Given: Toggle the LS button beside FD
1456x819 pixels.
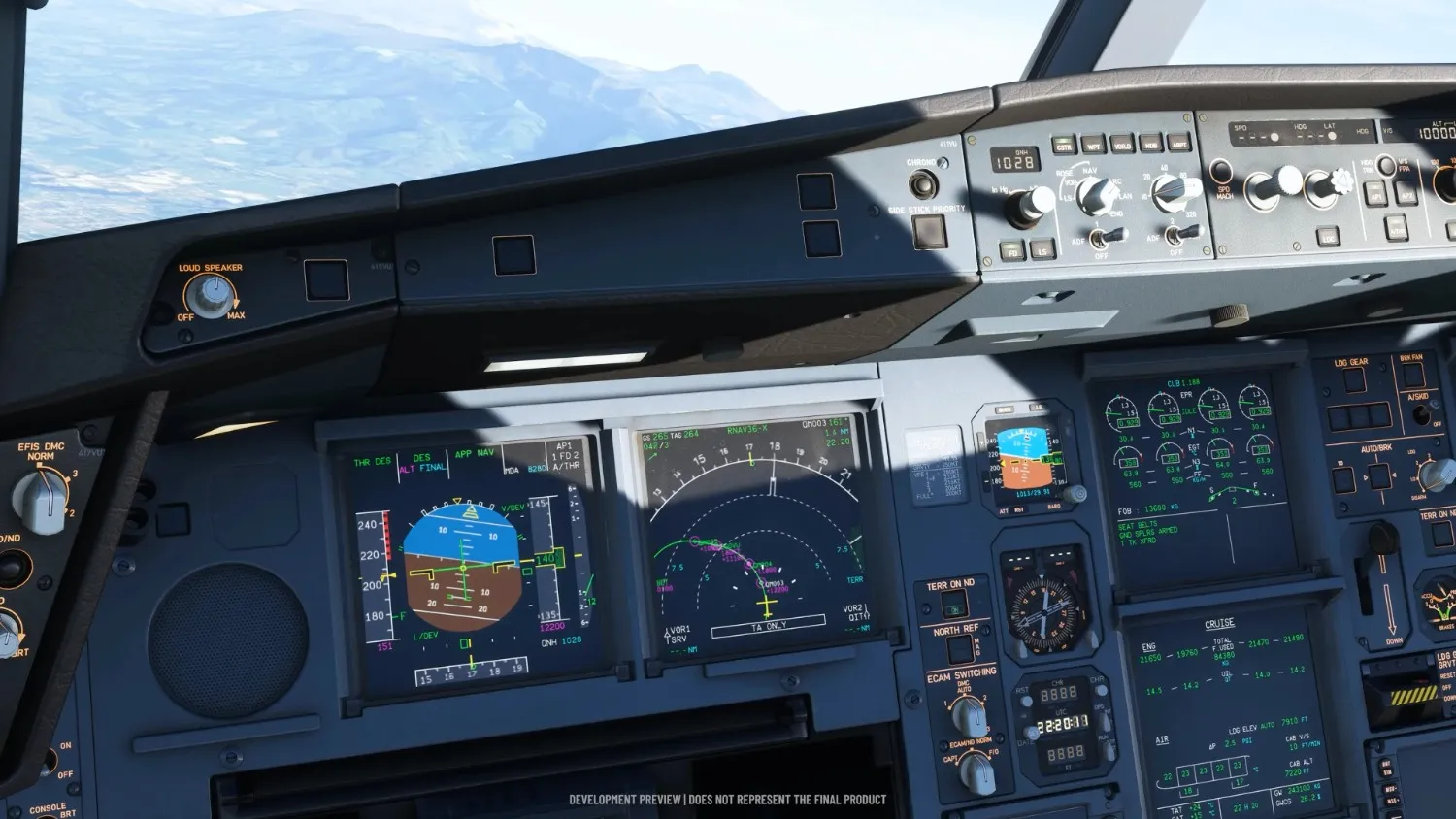Looking at the screenshot, I should pyautogui.click(x=1042, y=249).
